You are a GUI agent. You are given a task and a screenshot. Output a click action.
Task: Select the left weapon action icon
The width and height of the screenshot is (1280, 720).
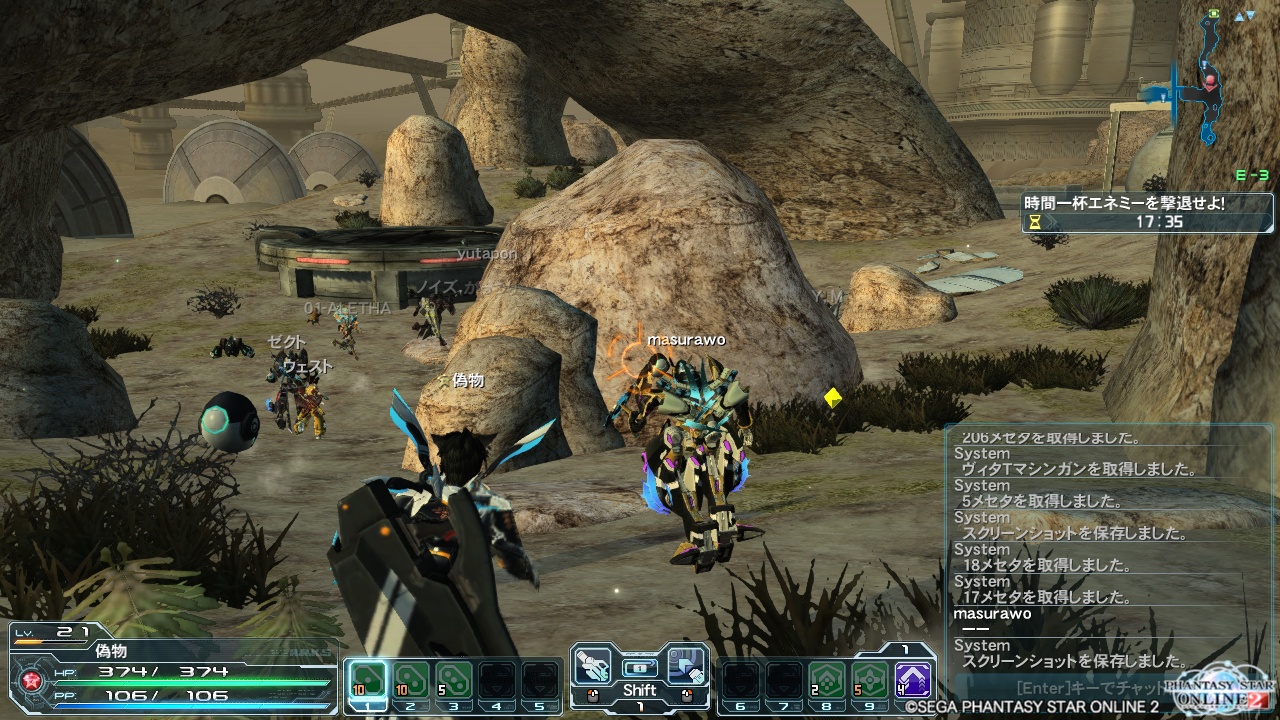[x=594, y=666]
